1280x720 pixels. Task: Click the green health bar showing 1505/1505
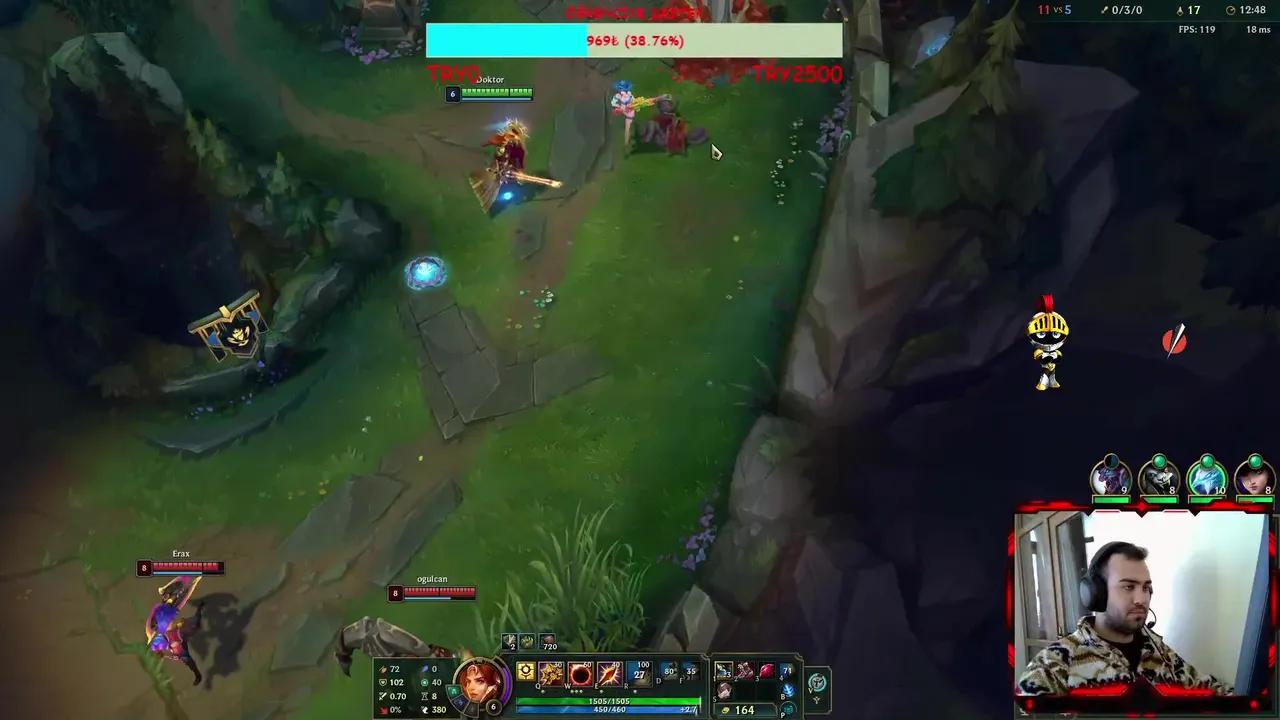pos(609,701)
